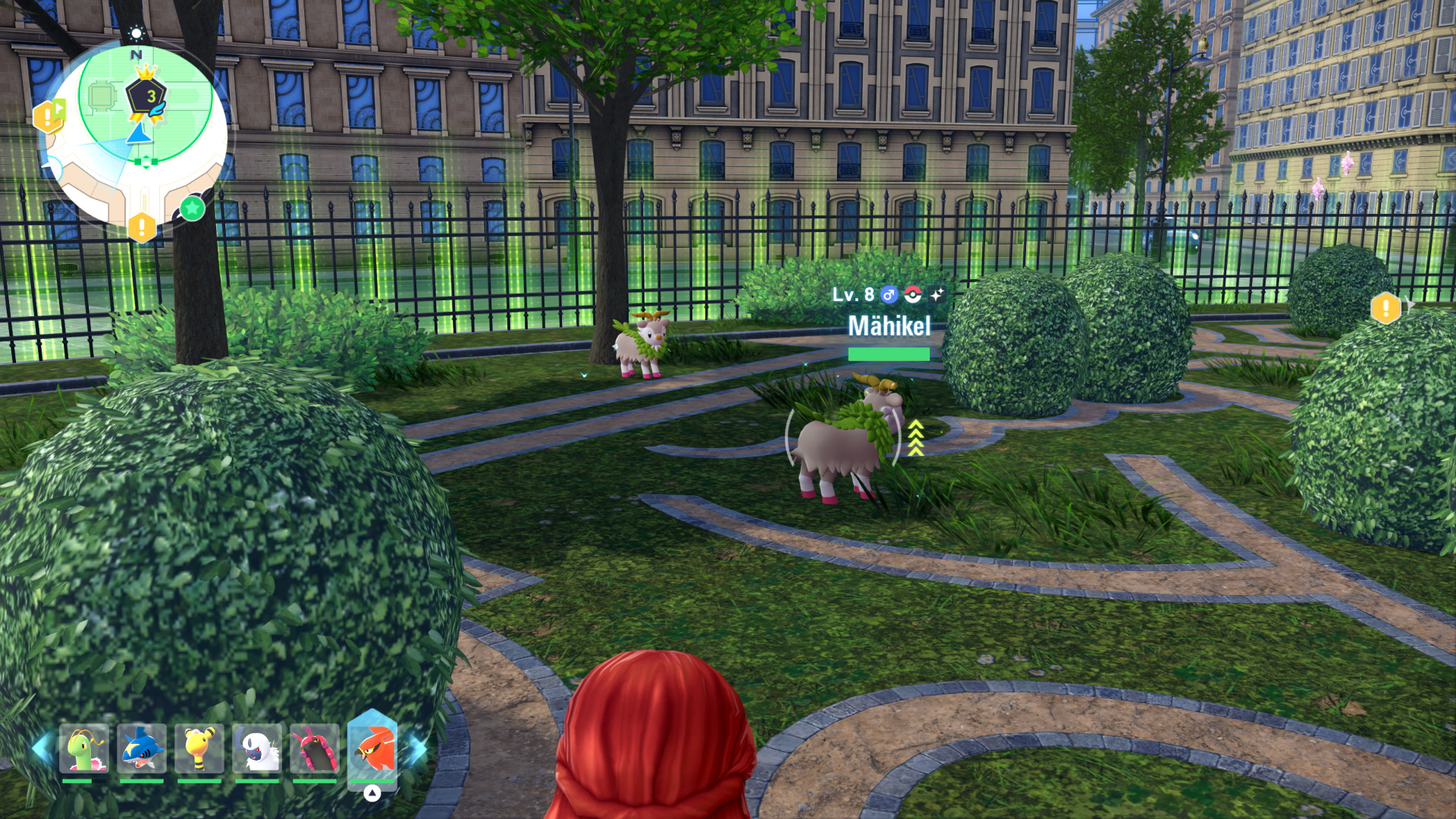This screenshot has width=1456, height=819.
Task: Select the bottom yellow exclamation minimap marker
Action: [x=142, y=227]
